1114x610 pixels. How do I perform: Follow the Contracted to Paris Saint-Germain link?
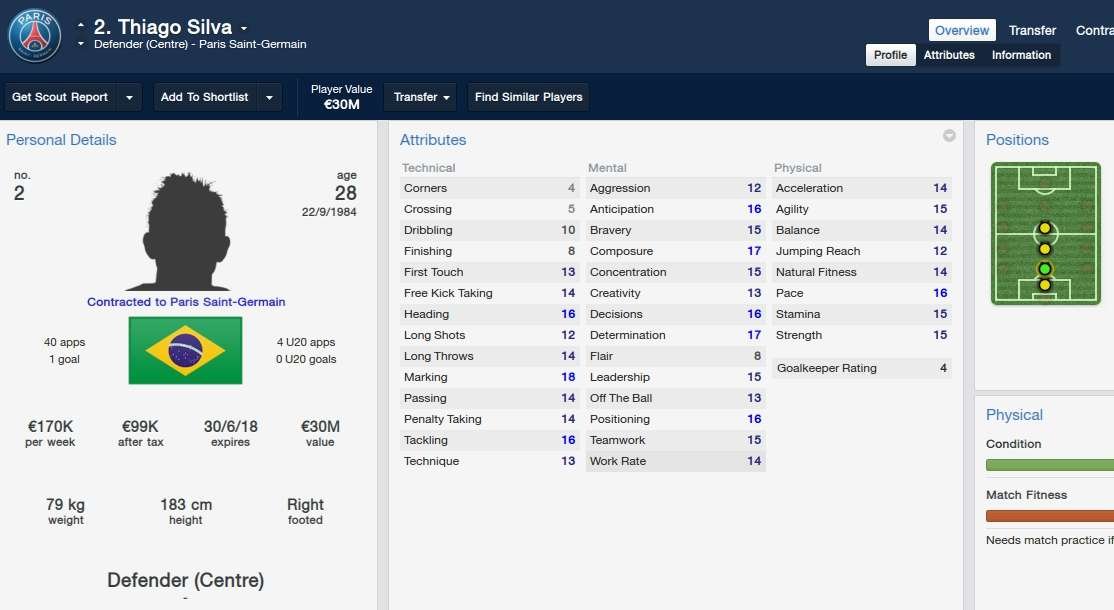coord(186,302)
